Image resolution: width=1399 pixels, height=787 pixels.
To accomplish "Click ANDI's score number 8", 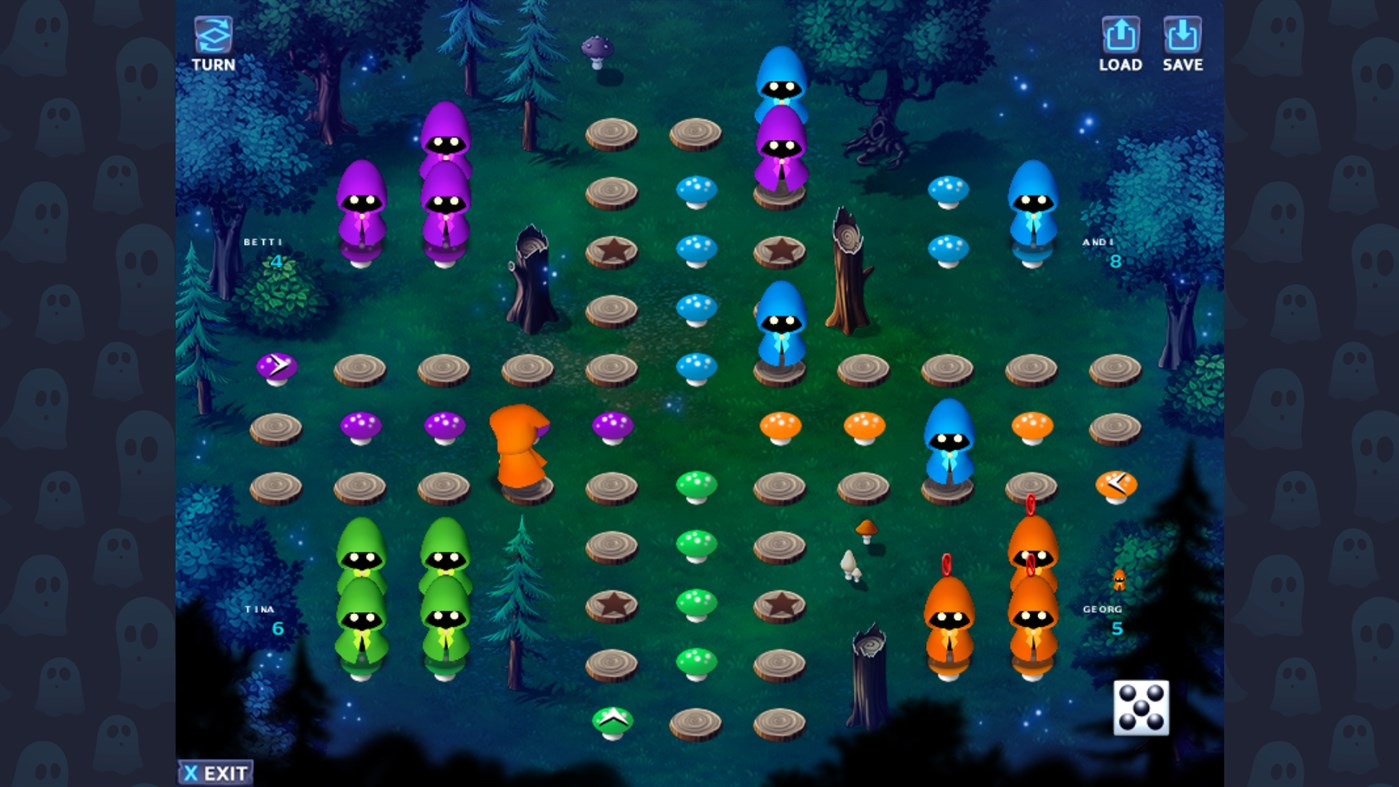I will (x=1115, y=260).
